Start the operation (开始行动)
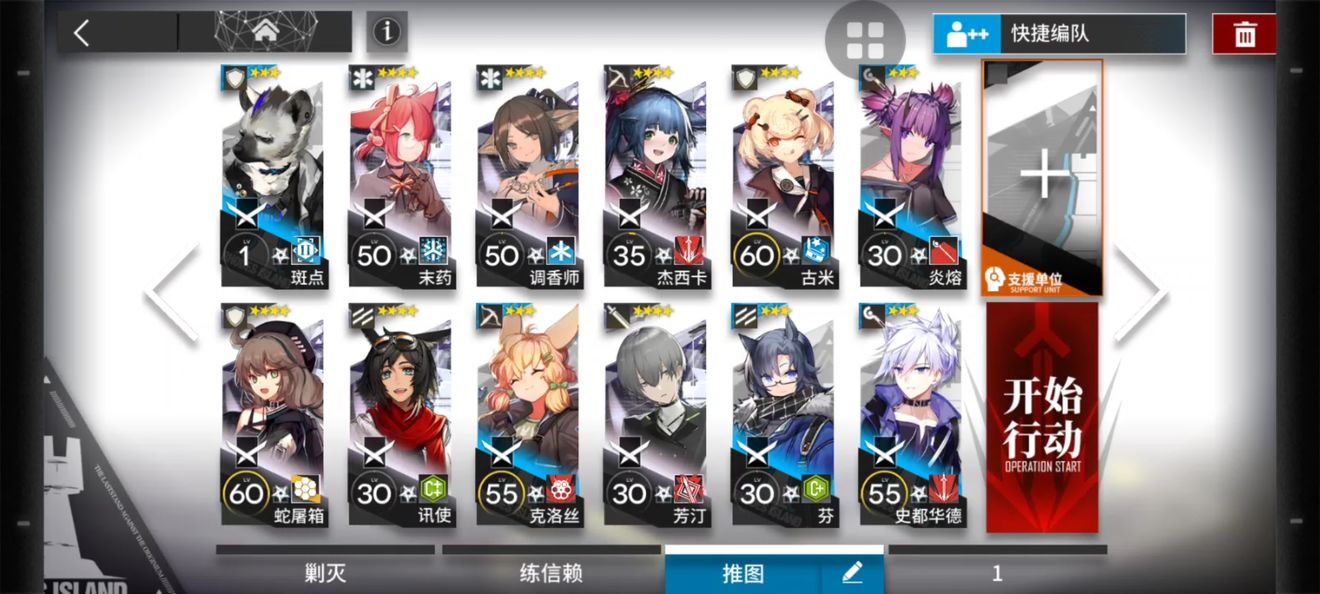This screenshot has width=1320, height=594. coord(1042,418)
